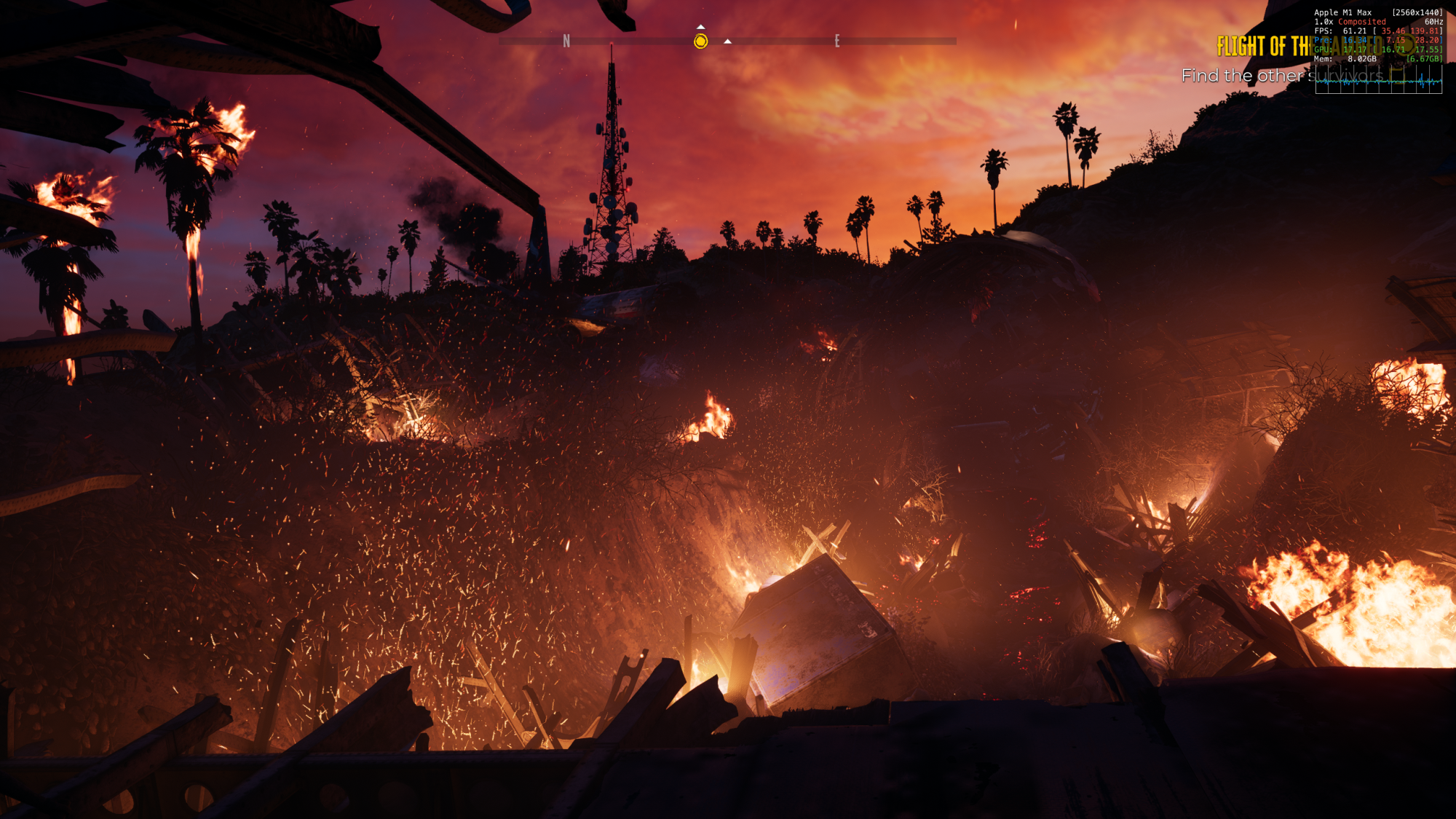Click the yellow objective marker on the compass

[x=700, y=41]
